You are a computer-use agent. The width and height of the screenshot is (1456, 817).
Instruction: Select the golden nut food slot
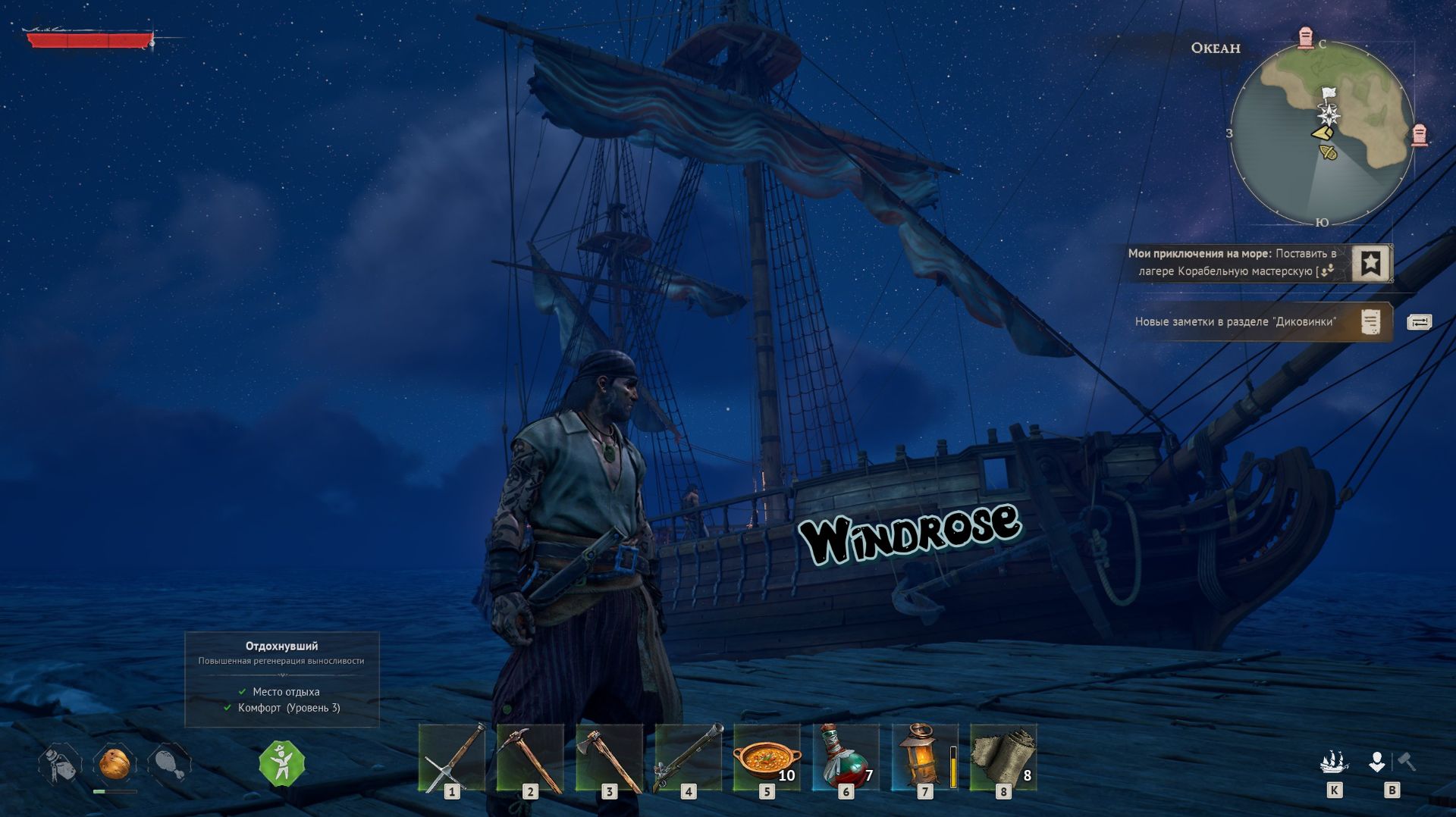115,764
